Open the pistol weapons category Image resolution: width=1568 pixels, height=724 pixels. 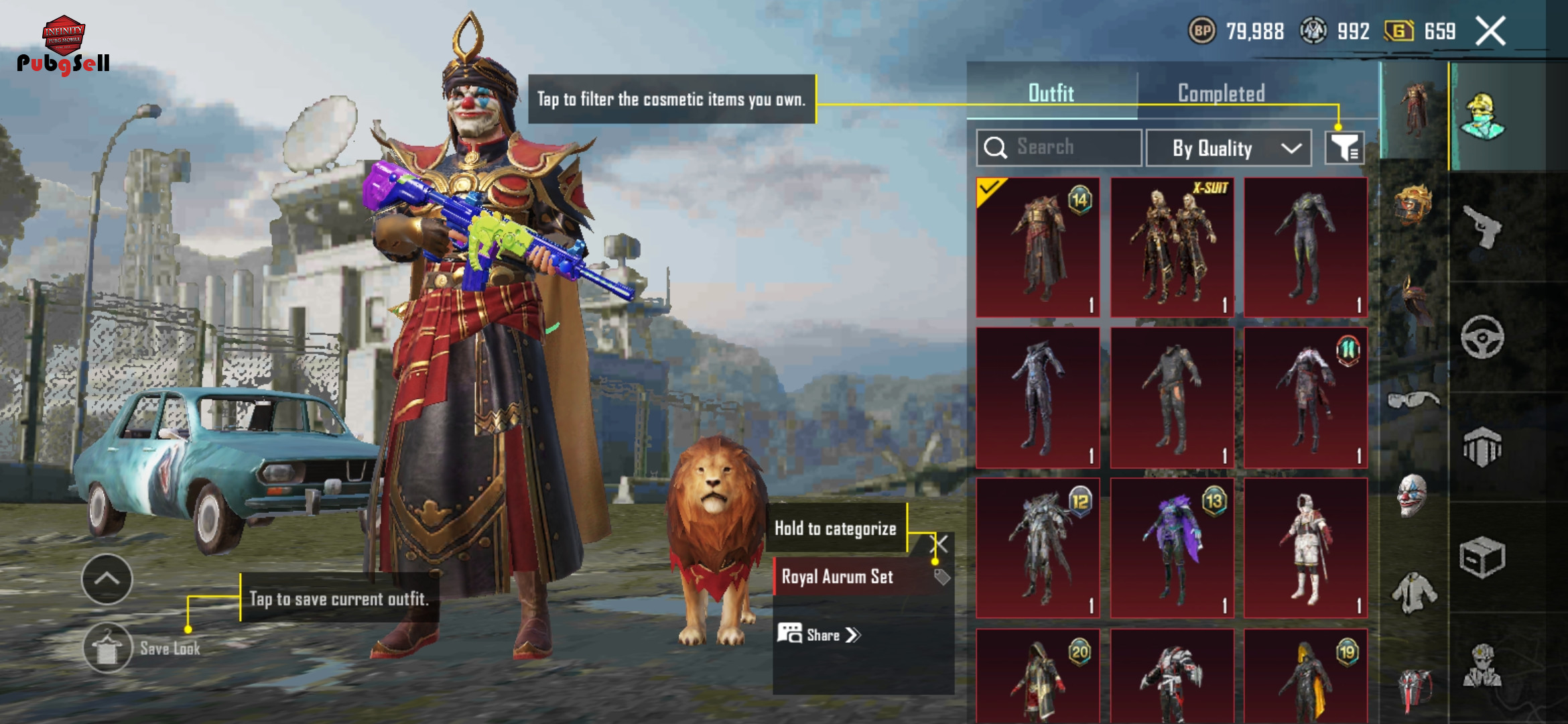(1482, 227)
